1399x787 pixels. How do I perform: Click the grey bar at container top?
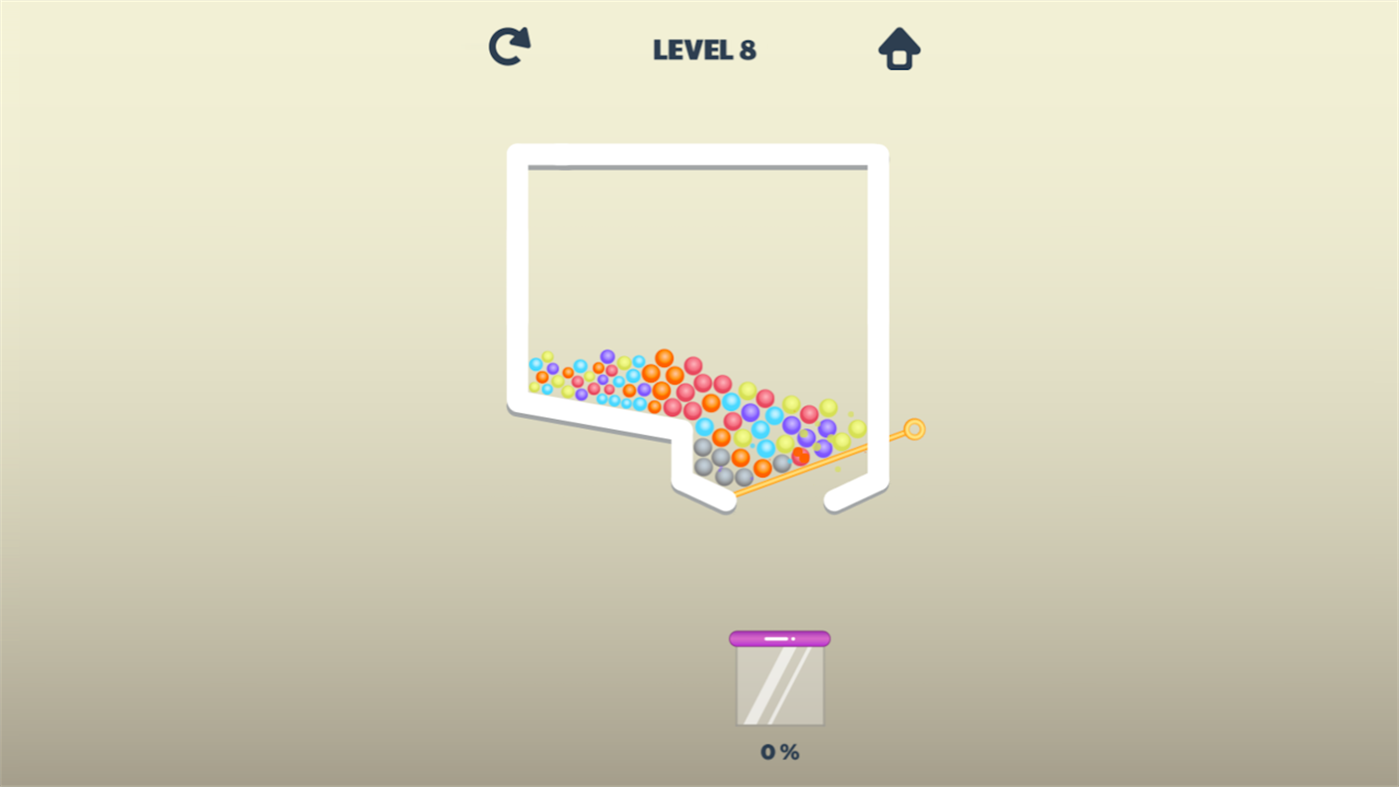pyautogui.click(x=697, y=165)
